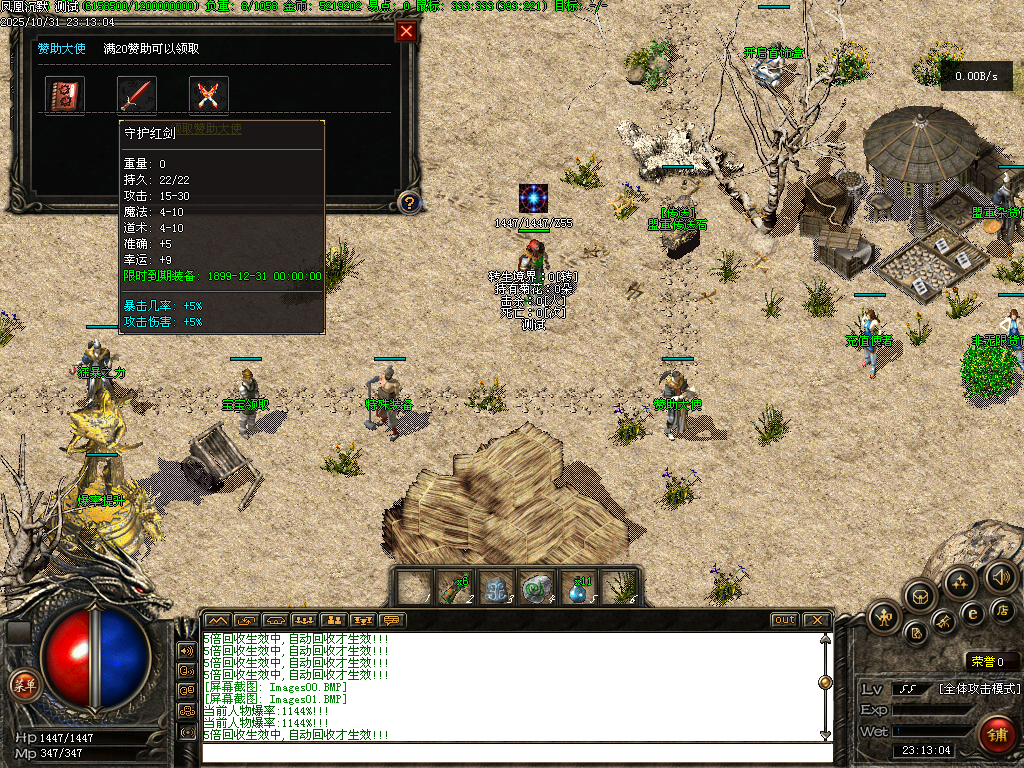Open the box-shaped bag button
The width and height of the screenshot is (1024, 768).
(921, 596)
